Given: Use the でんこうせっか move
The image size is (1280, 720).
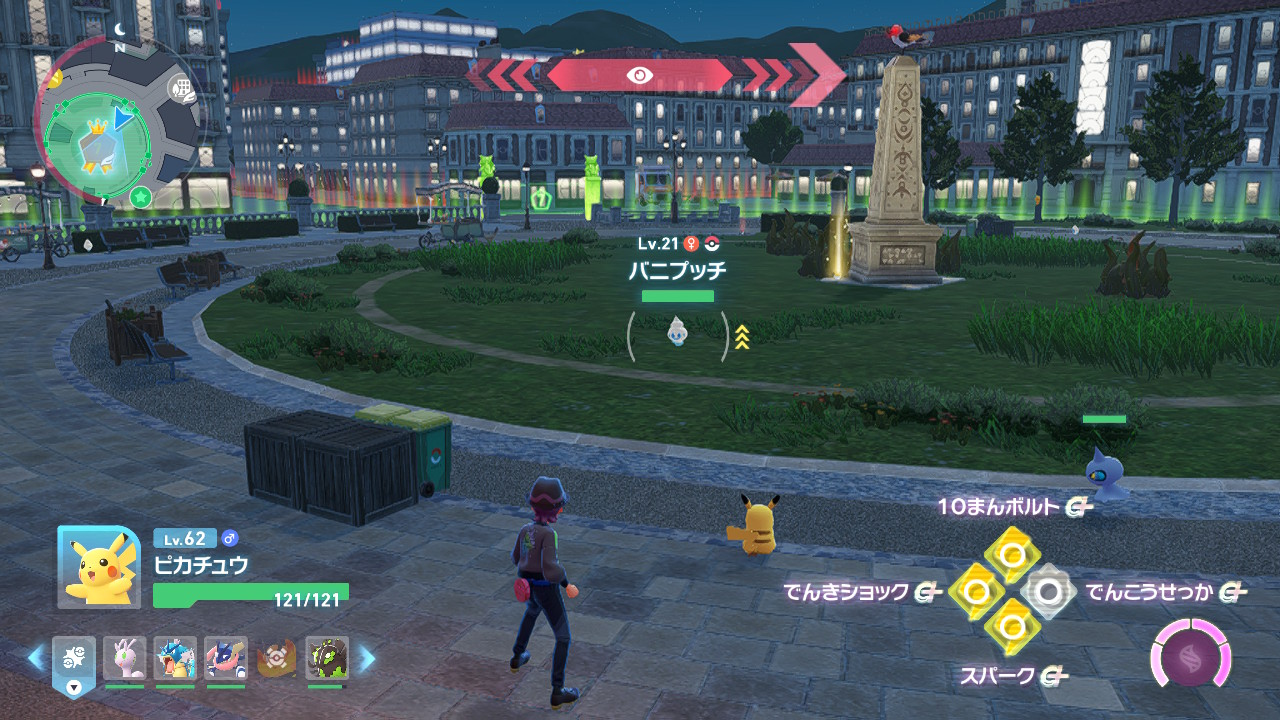Looking at the screenshot, I should tap(1047, 592).
